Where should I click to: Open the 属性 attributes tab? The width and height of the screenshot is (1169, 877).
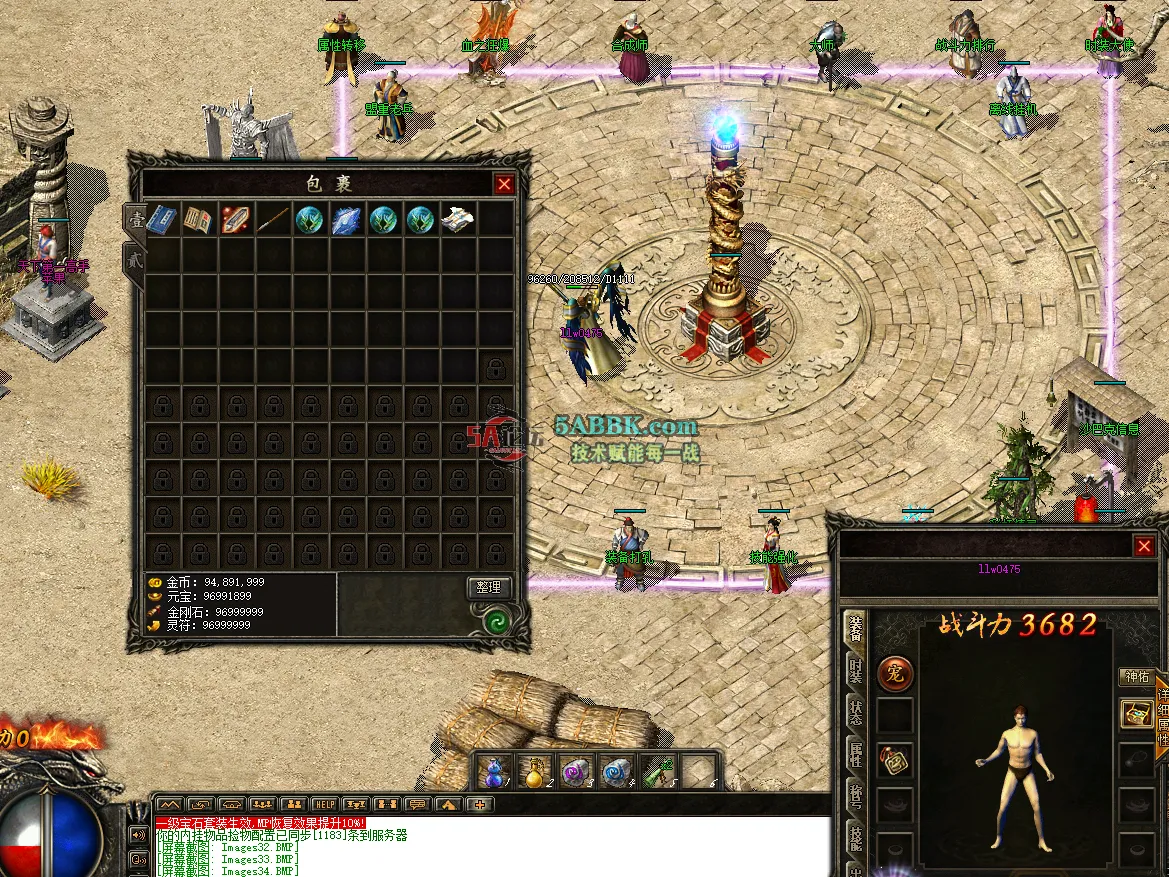(856, 755)
